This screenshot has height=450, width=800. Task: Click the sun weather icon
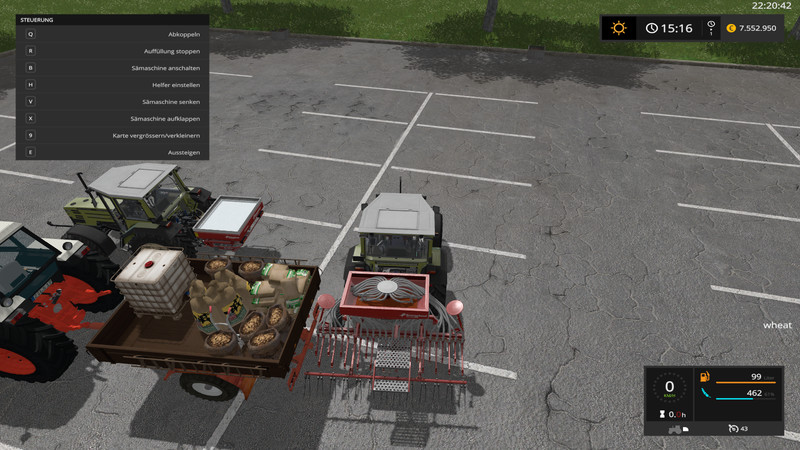[618, 28]
